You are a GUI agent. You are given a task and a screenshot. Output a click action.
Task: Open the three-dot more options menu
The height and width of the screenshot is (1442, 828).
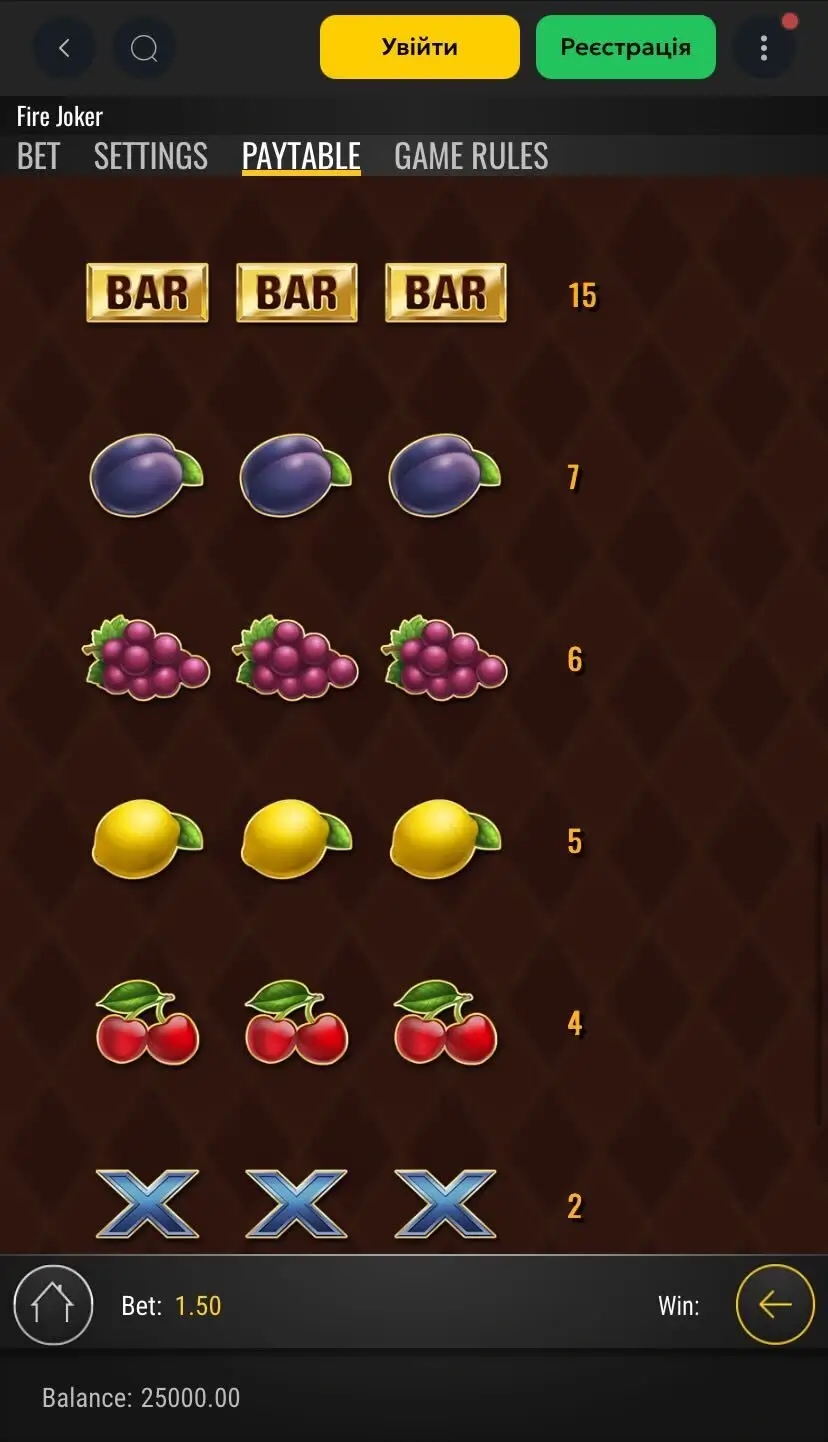pyautogui.click(x=764, y=48)
